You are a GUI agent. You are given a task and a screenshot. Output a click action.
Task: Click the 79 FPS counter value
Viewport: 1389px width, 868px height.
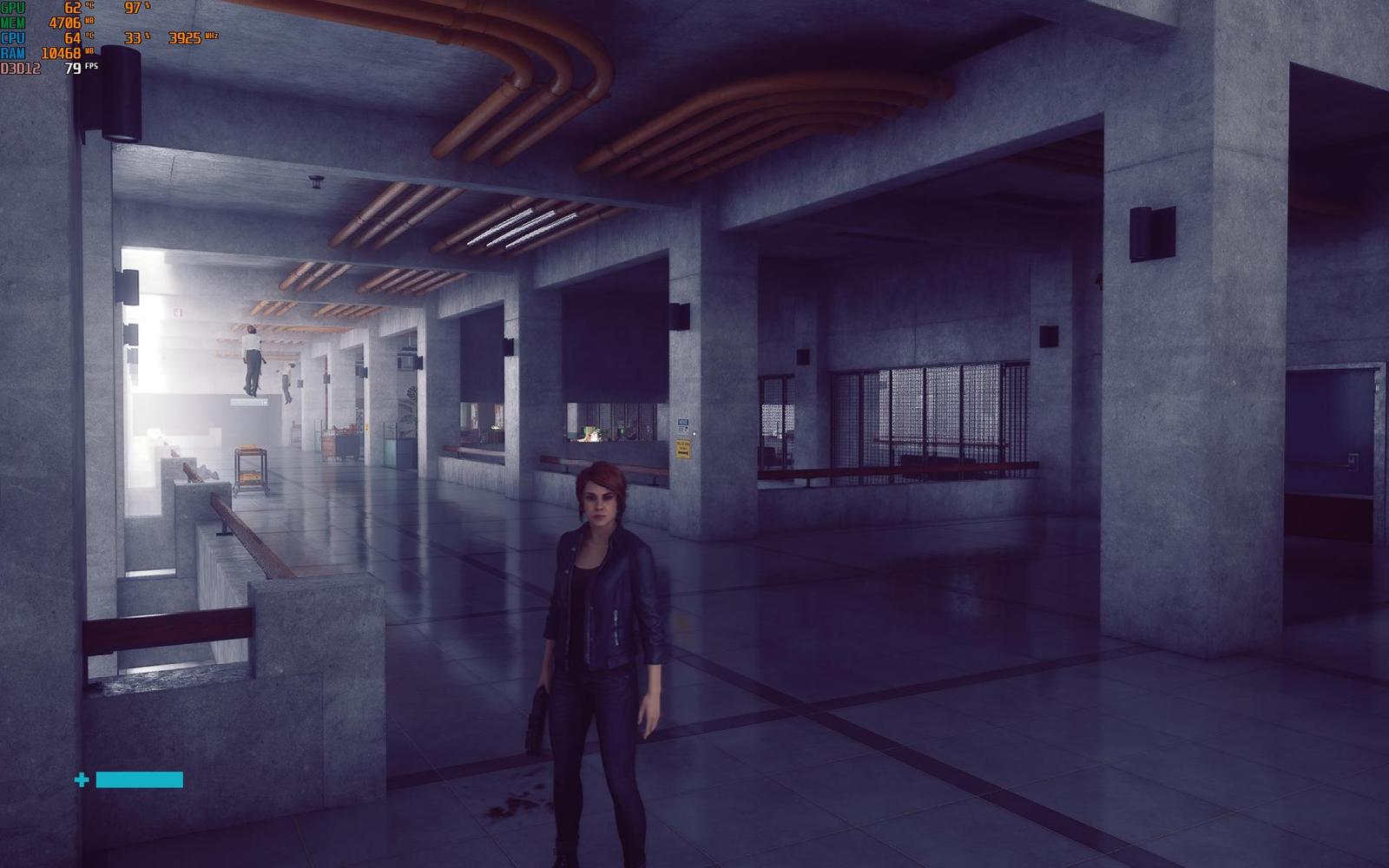coord(73,68)
